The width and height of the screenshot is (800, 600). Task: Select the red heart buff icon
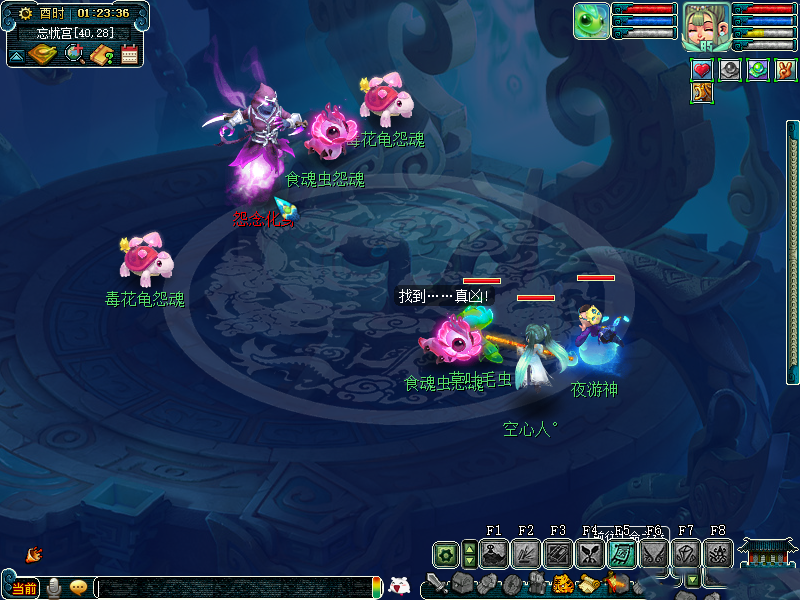pyautogui.click(x=702, y=69)
